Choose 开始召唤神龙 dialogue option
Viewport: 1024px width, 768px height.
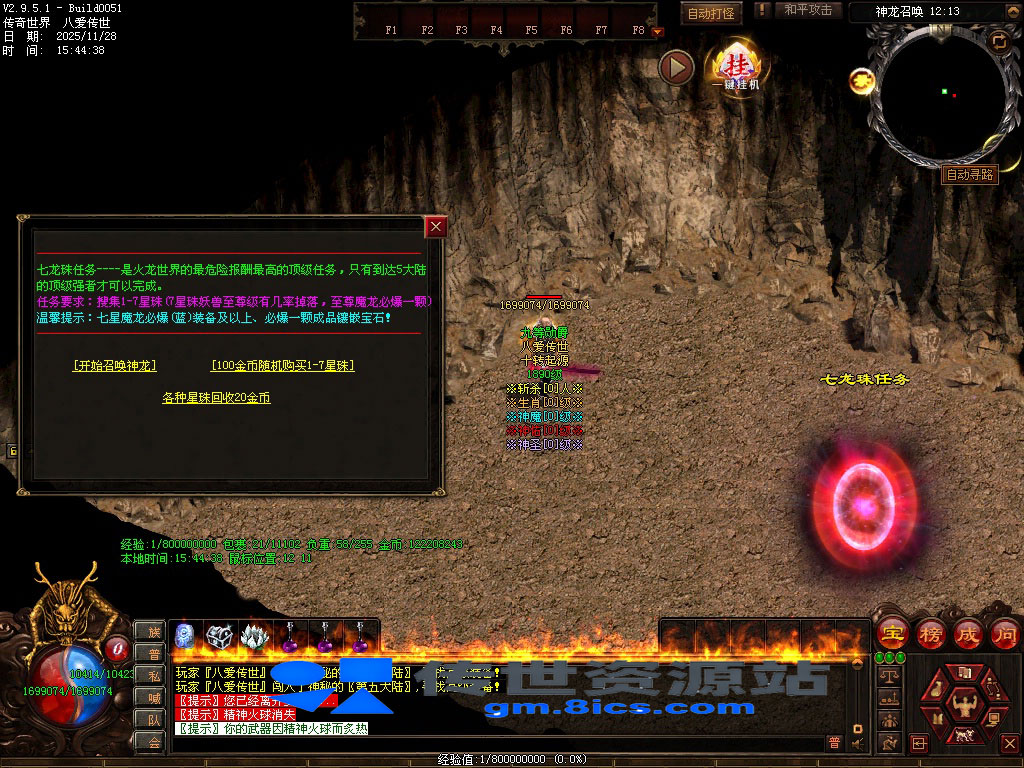pos(115,366)
